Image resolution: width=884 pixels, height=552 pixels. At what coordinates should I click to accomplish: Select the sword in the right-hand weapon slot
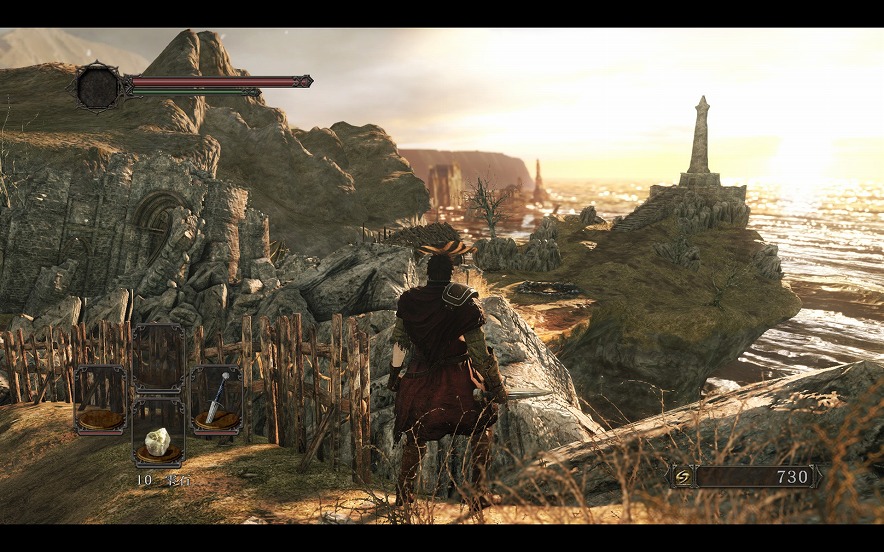[216, 400]
